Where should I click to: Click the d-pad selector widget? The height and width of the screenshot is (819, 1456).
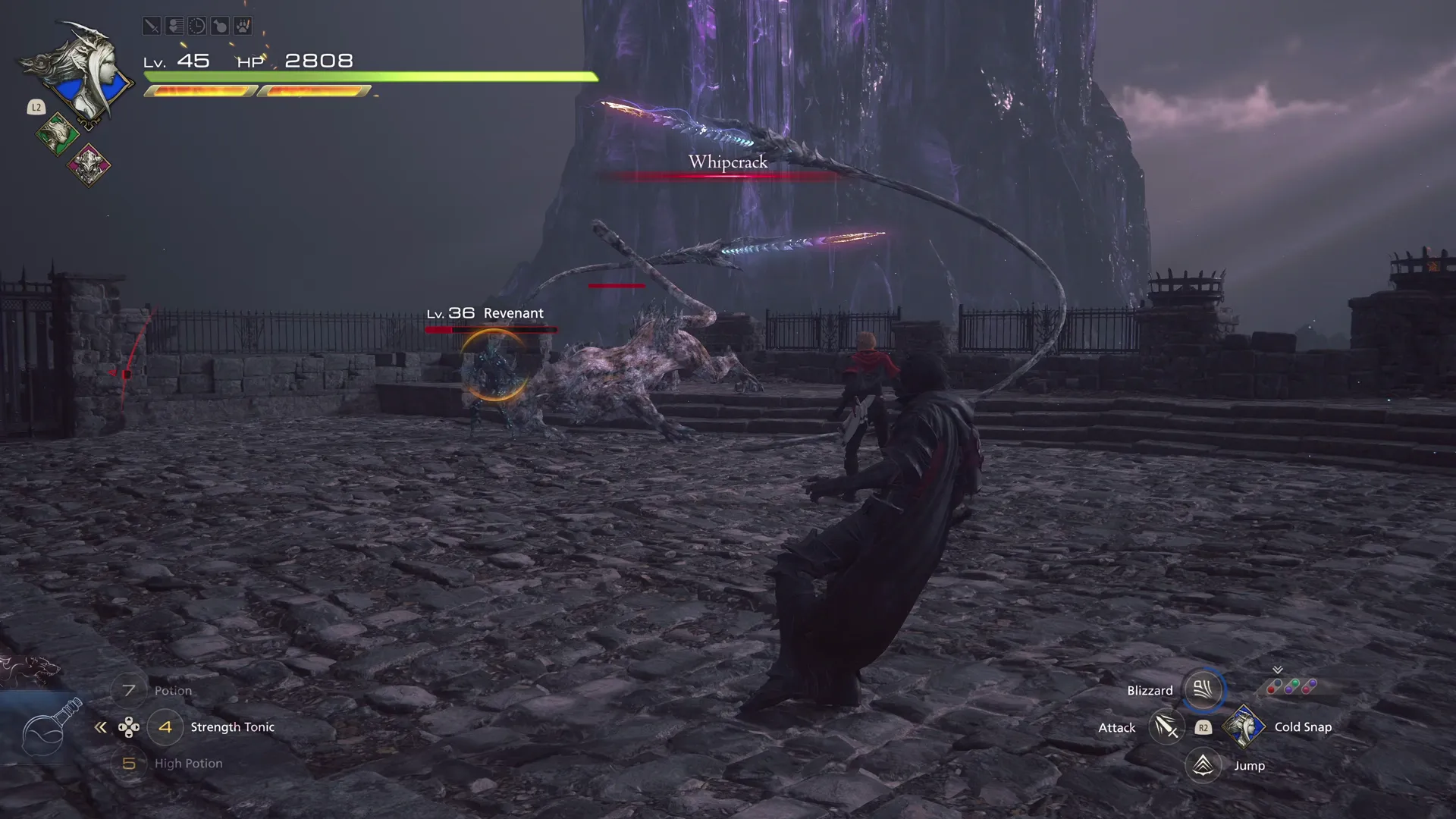click(129, 727)
